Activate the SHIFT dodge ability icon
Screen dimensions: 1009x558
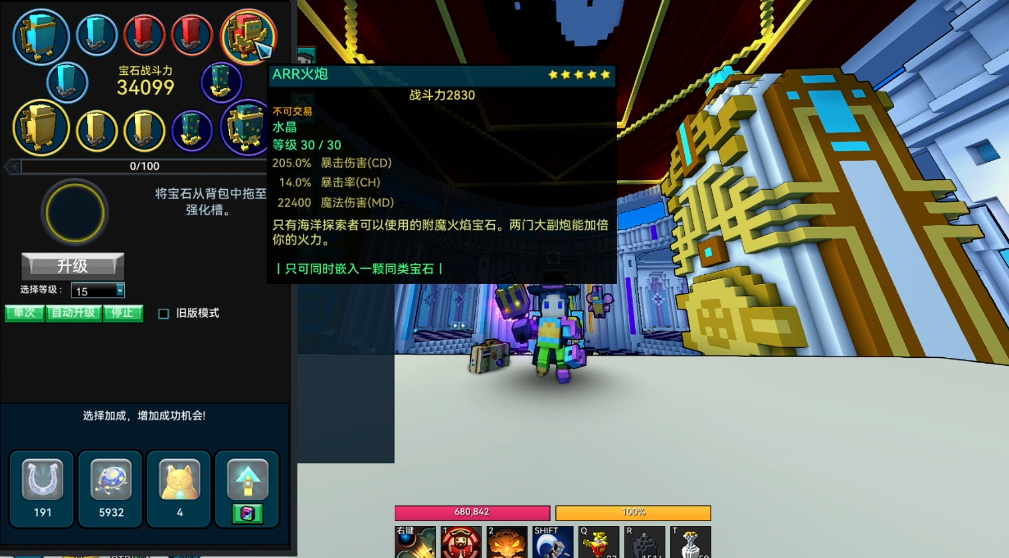pos(554,544)
